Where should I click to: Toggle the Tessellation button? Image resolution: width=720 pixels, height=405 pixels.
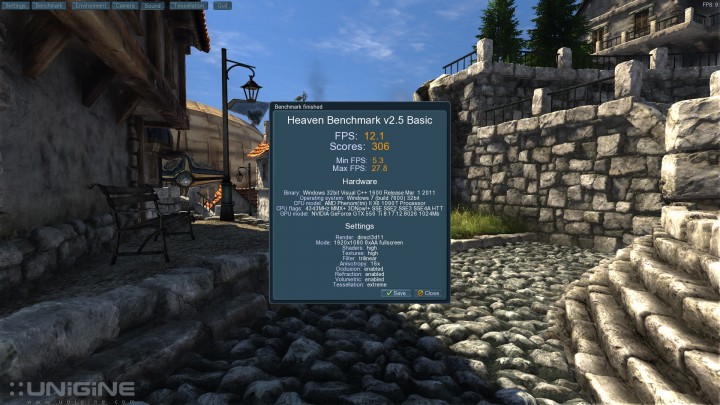point(187,5)
